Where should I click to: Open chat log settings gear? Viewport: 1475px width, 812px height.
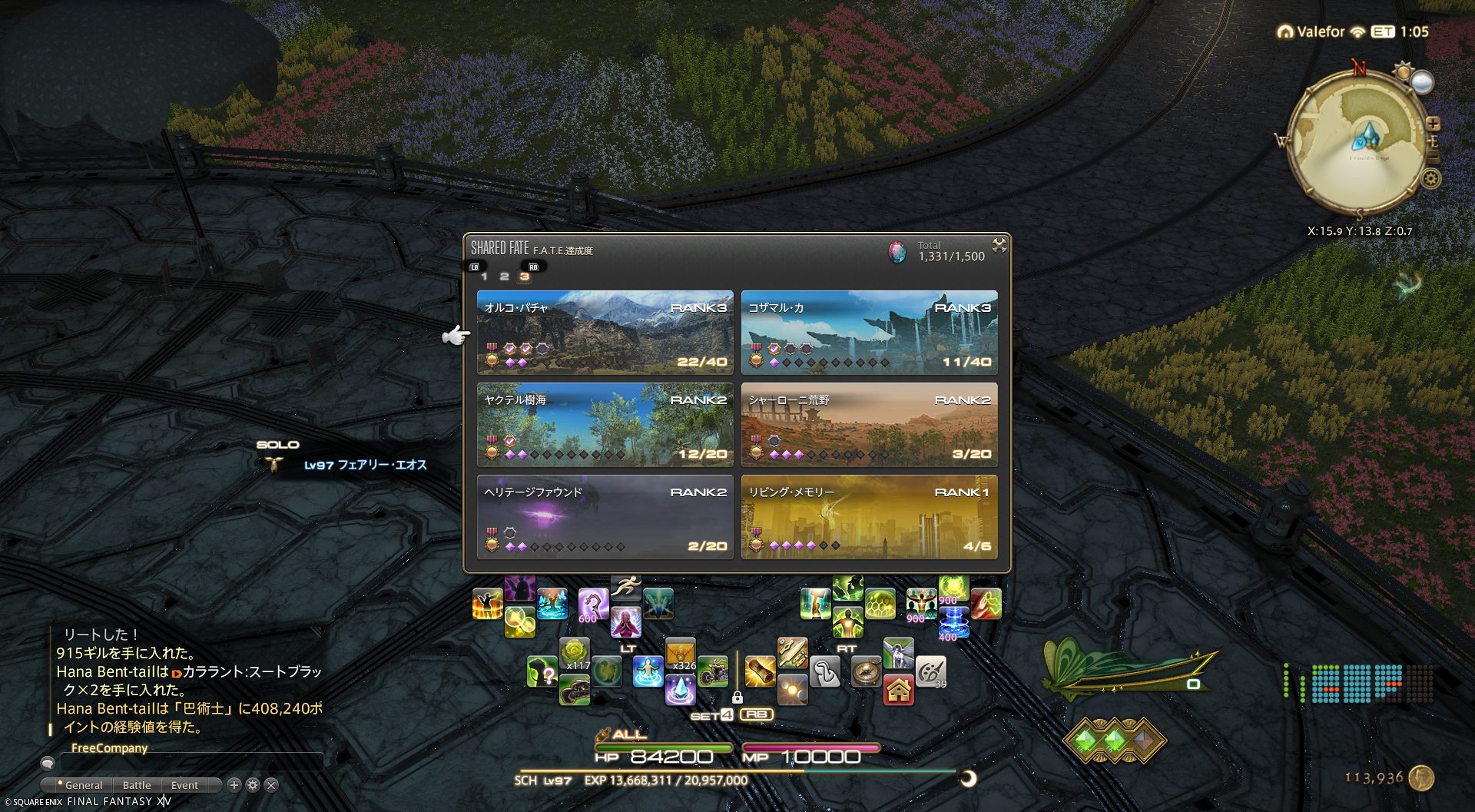[253, 785]
